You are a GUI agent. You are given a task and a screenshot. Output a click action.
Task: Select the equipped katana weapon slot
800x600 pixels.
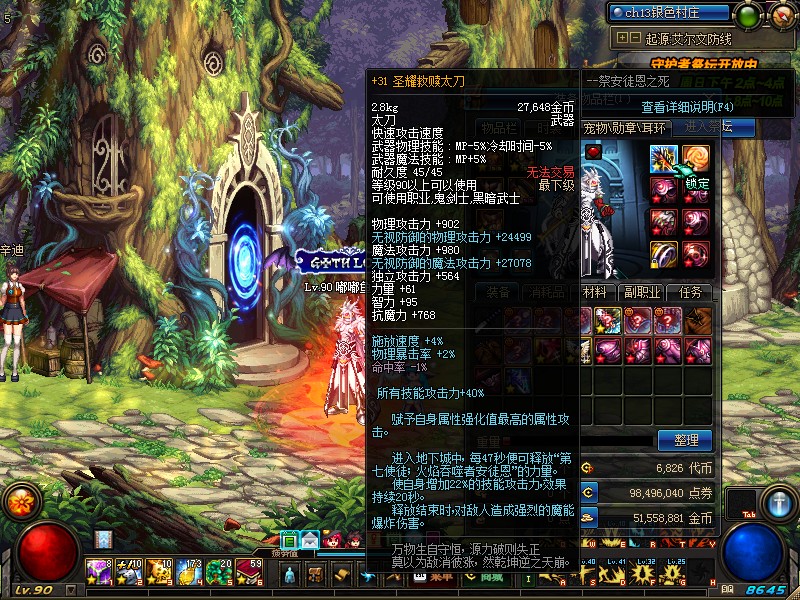click(664, 158)
